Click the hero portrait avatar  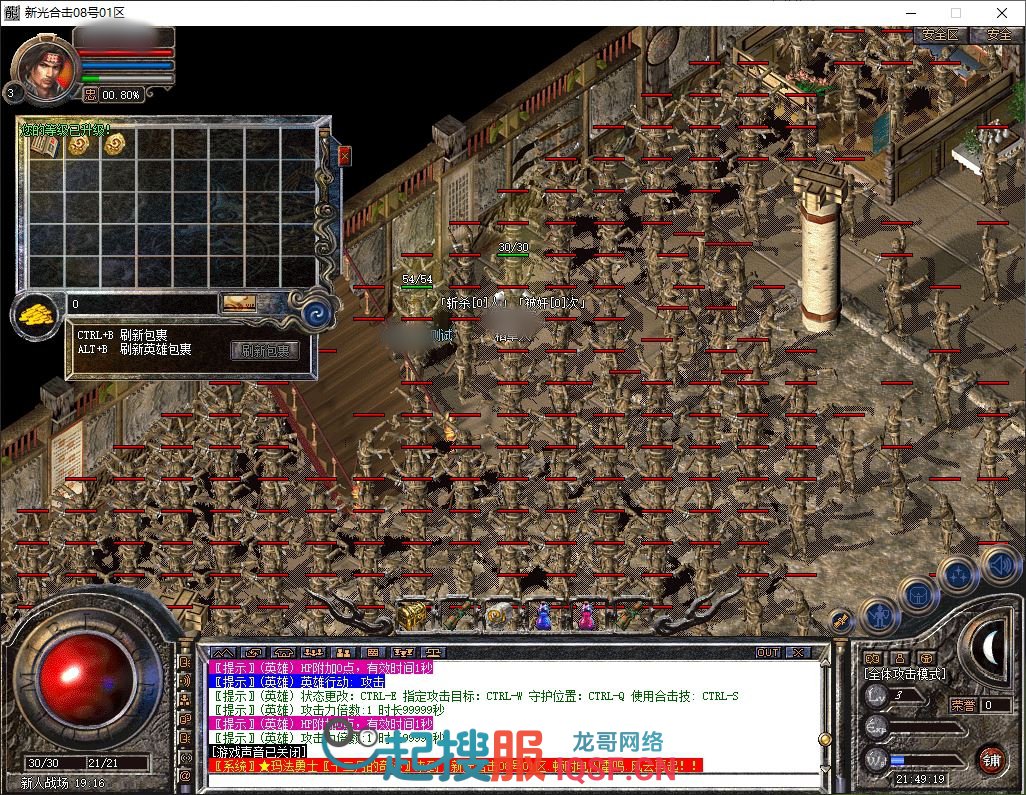[44, 68]
